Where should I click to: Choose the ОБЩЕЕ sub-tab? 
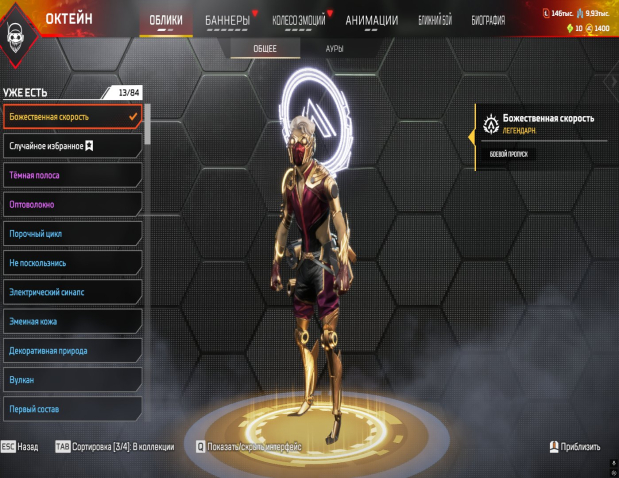click(x=266, y=48)
